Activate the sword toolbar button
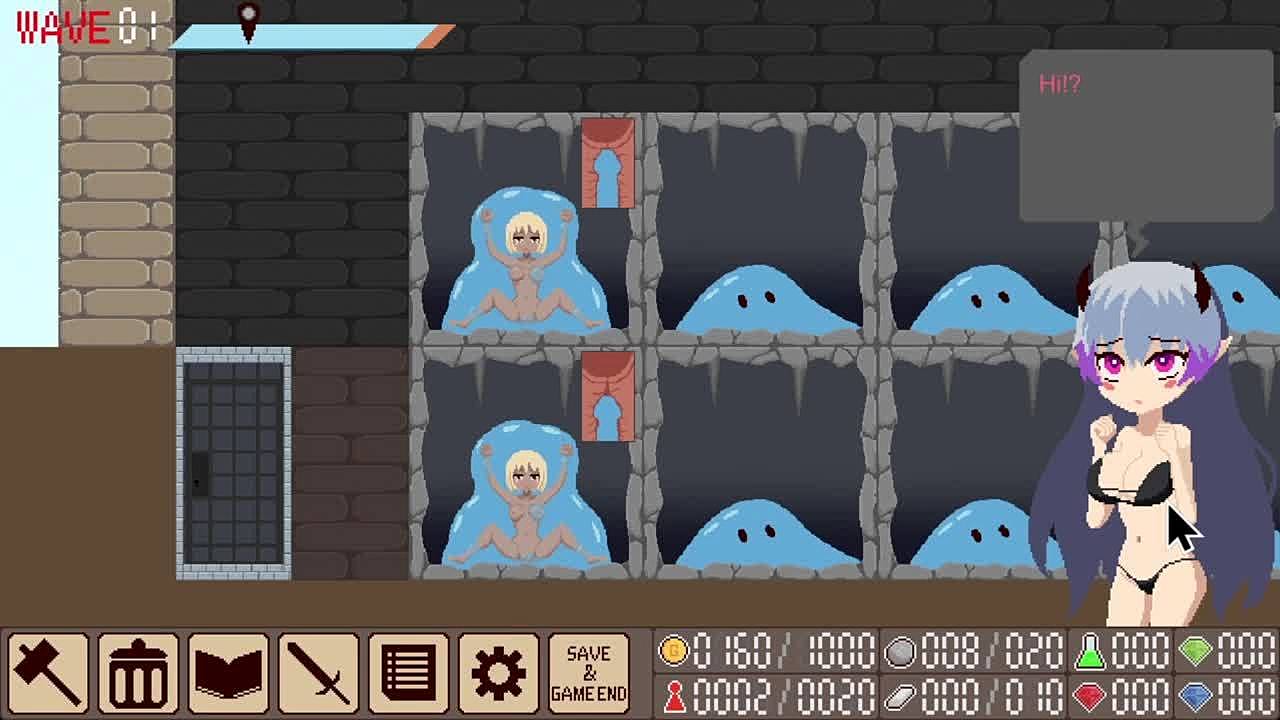 click(318, 673)
